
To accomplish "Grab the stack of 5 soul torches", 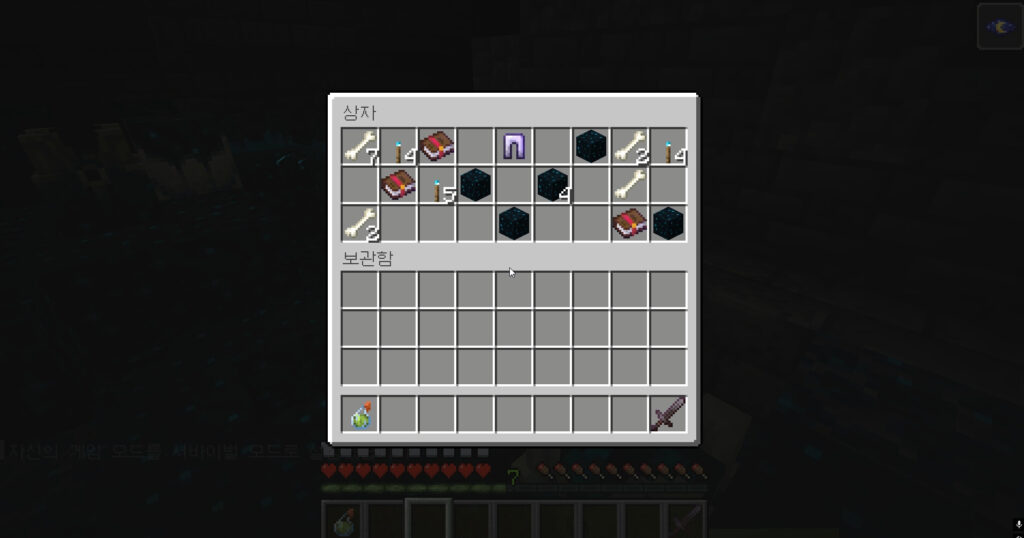I will point(437,186).
